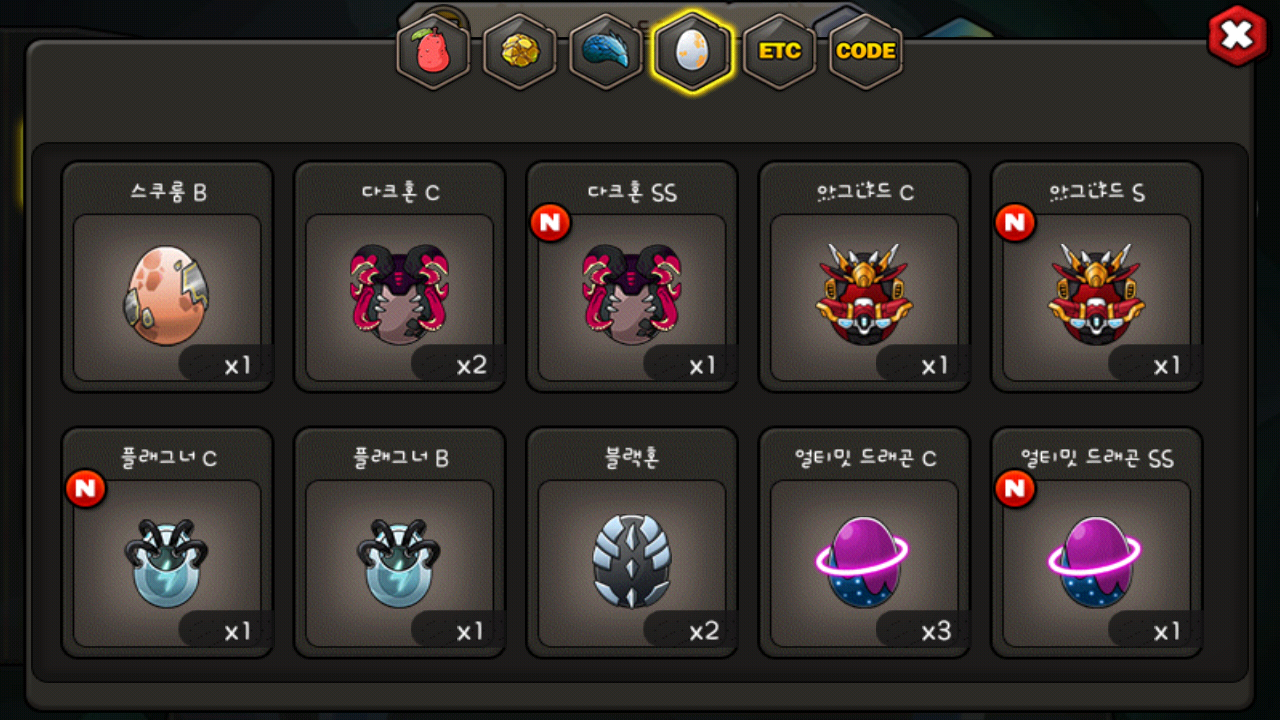Switch to the blue dragon scale tab

pyautogui.click(x=605, y=52)
